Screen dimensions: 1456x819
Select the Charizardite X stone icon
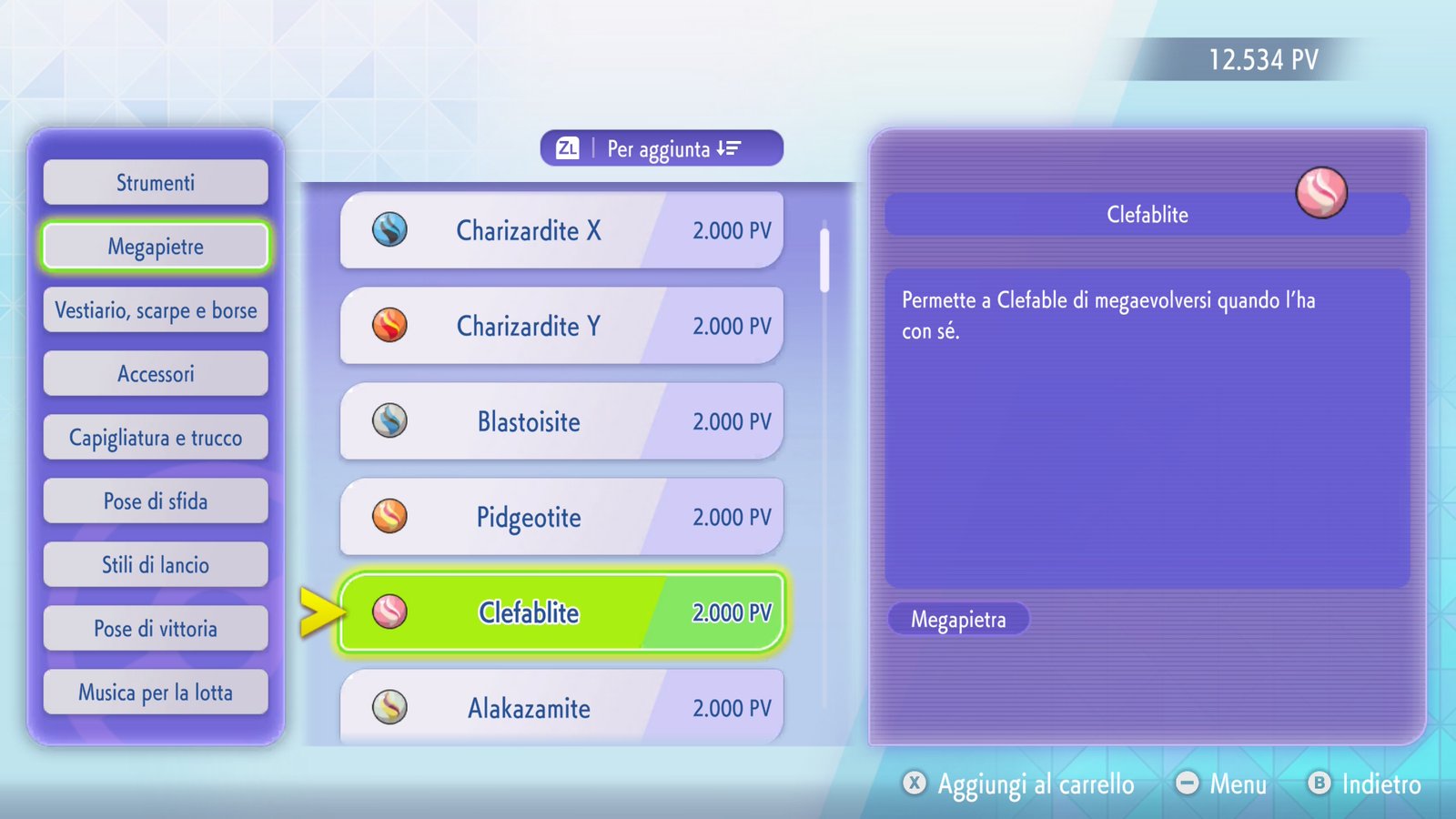pyautogui.click(x=391, y=231)
